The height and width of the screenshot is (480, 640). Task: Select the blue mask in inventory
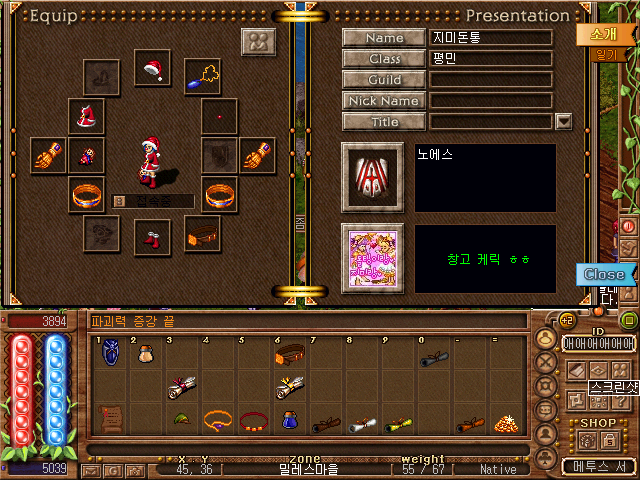(x=110, y=354)
